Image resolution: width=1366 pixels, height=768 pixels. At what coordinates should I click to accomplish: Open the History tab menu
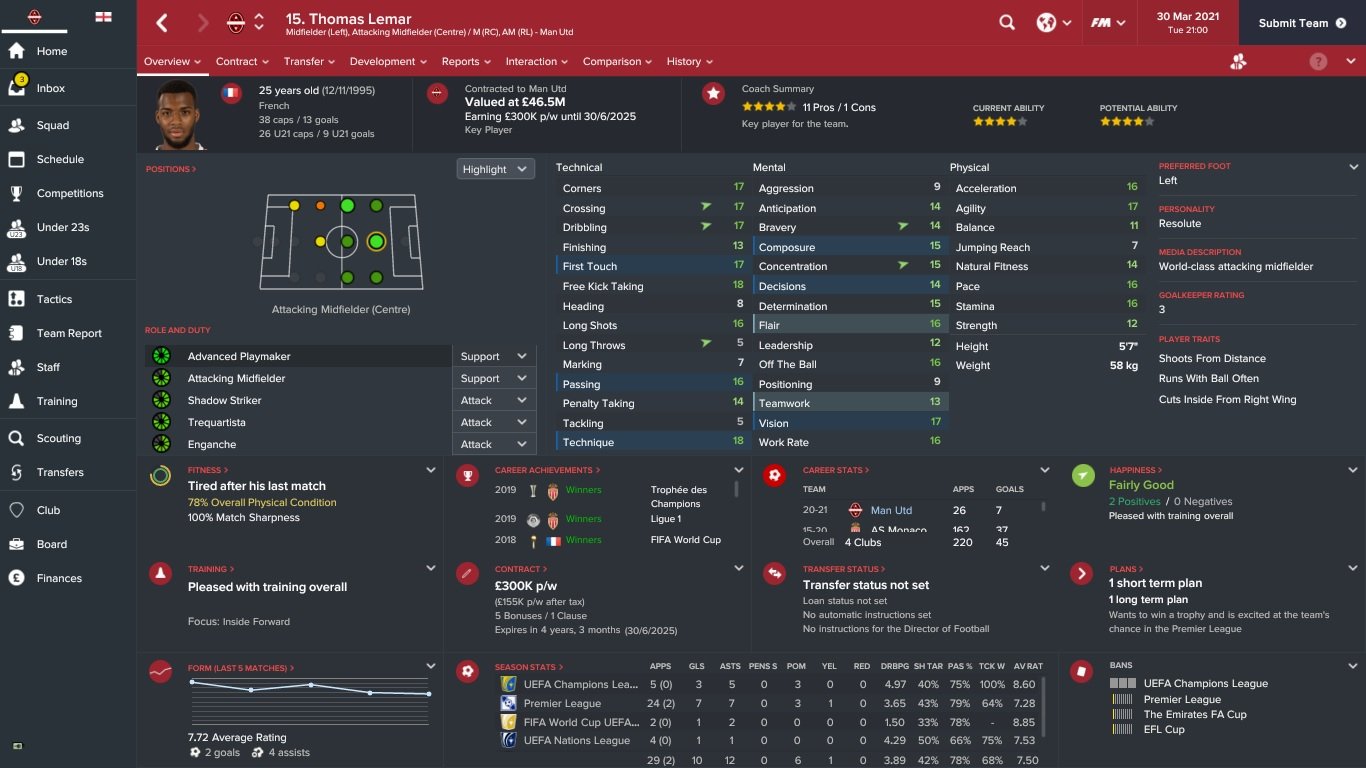689,62
